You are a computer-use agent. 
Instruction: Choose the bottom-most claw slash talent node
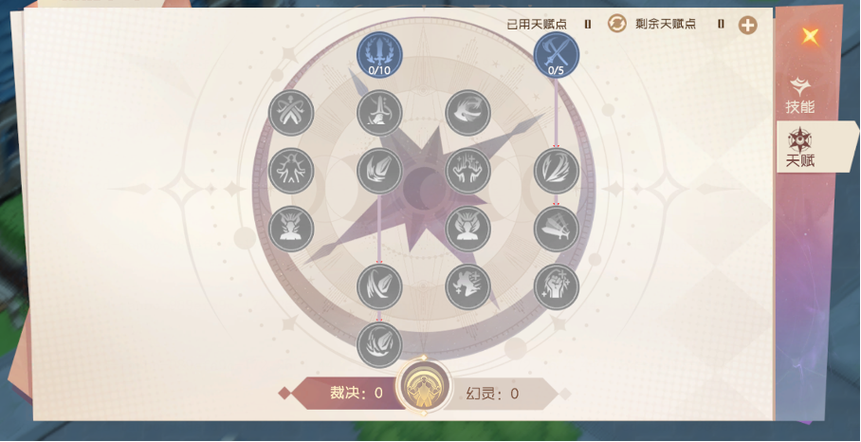[x=380, y=344]
